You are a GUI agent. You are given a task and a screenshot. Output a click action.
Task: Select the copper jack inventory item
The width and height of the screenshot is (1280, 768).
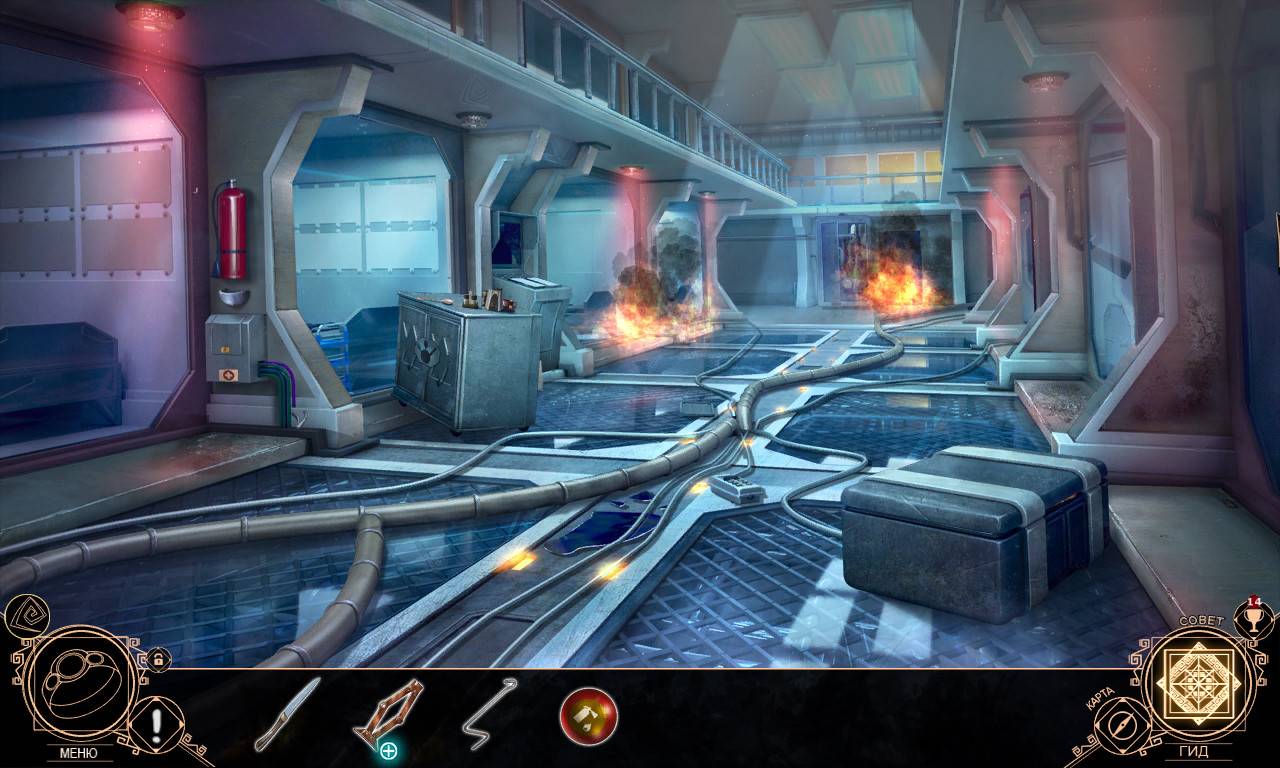pyautogui.click(x=387, y=710)
